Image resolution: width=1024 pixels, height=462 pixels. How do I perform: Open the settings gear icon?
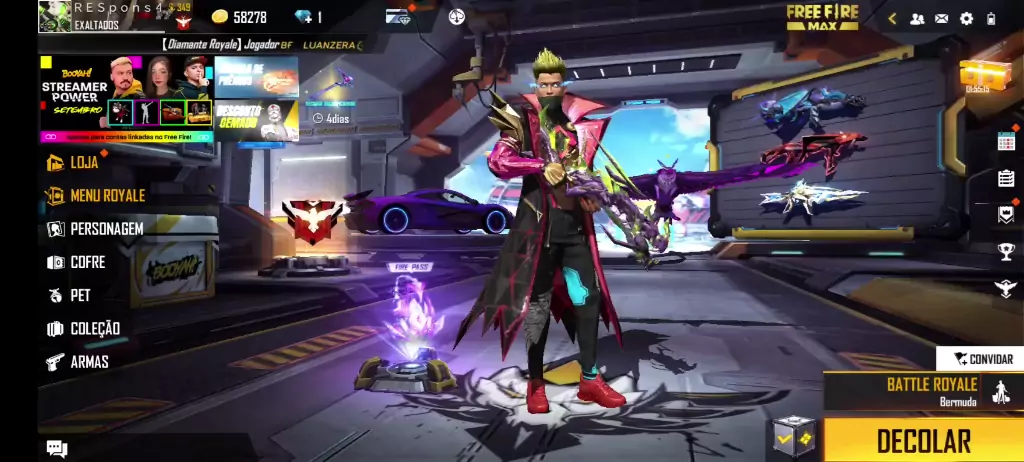(x=966, y=18)
